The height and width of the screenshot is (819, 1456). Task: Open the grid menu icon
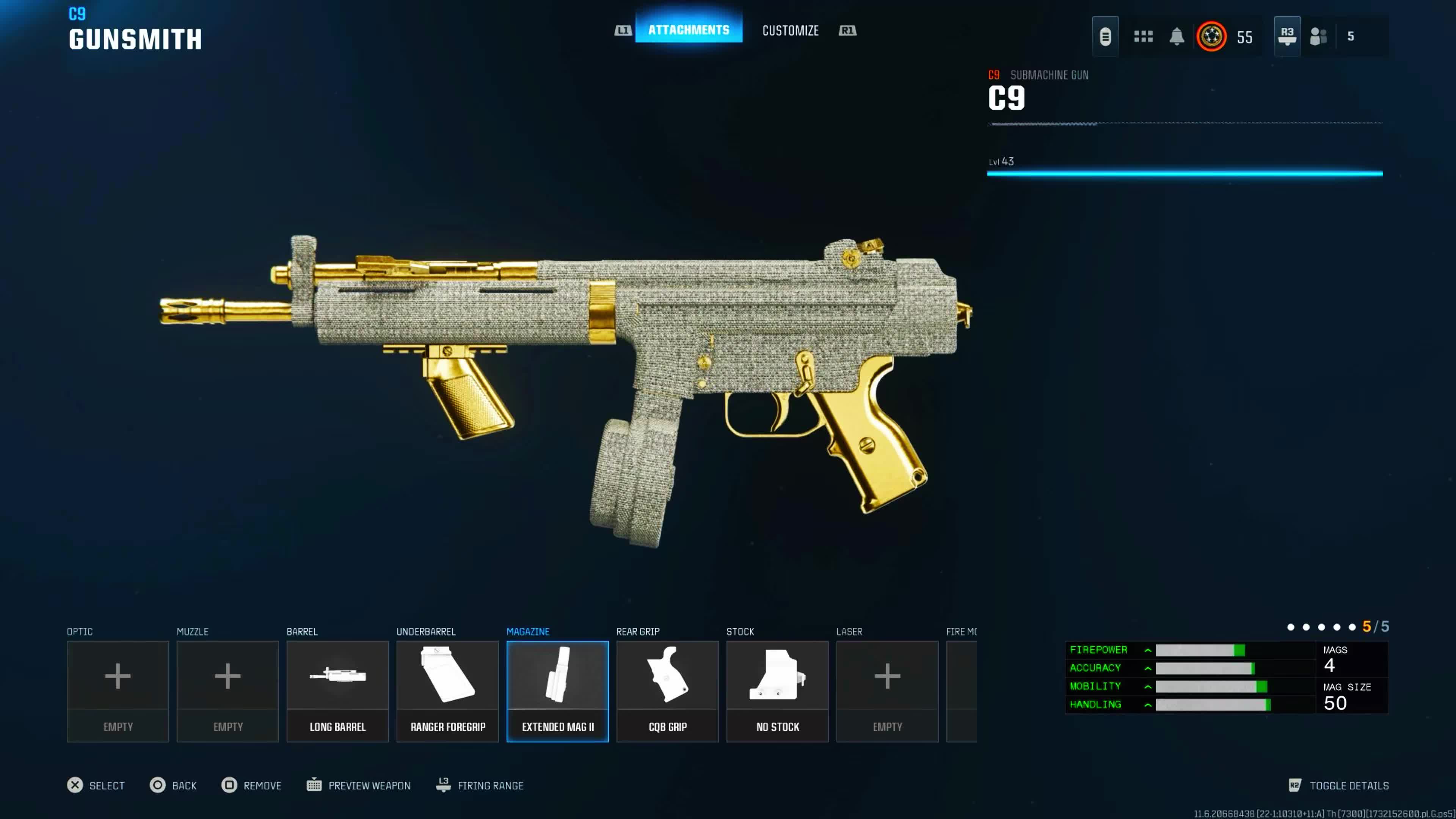click(1143, 37)
